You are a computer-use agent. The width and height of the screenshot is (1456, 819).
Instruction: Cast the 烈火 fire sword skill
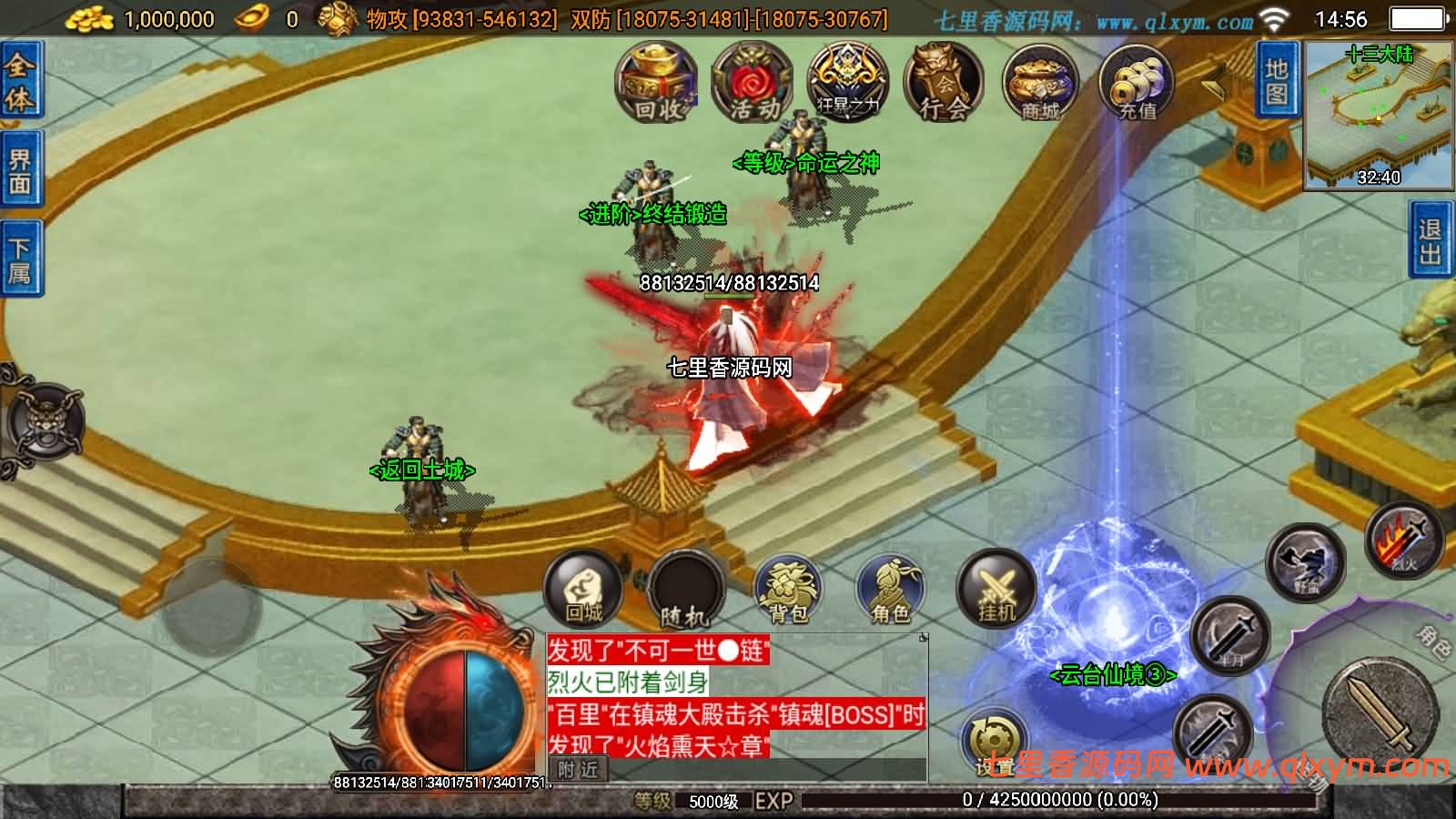tap(1406, 546)
